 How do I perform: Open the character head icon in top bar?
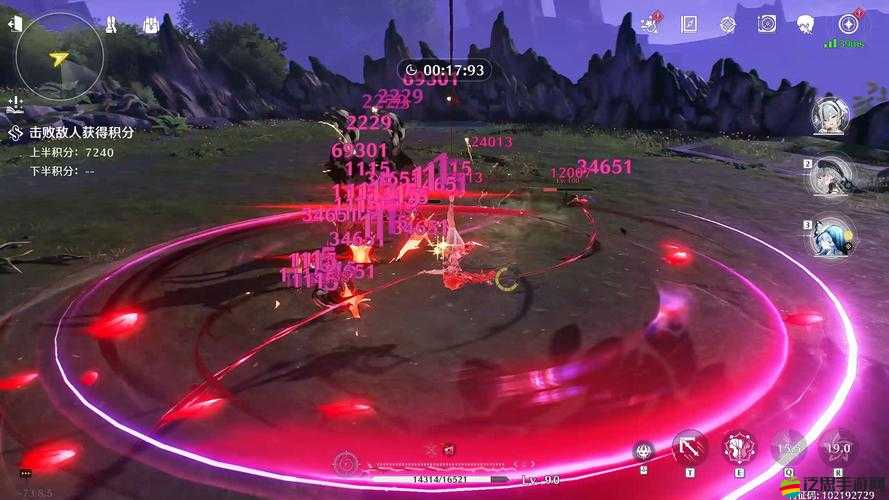click(805, 24)
